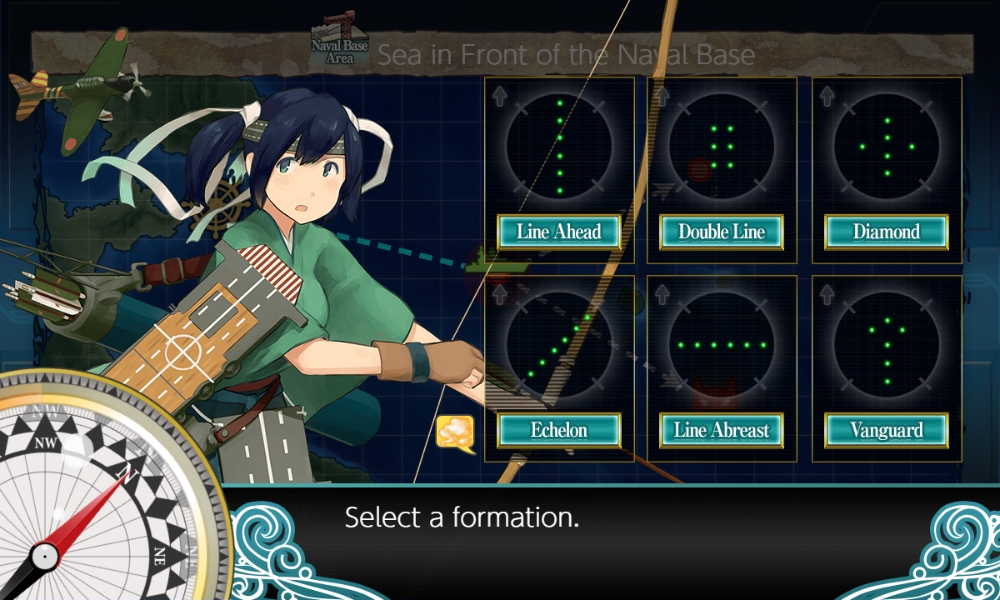Select the Line Ahead formation
The height and width of the screenshot is (600, 1000).
pos(559,232)
